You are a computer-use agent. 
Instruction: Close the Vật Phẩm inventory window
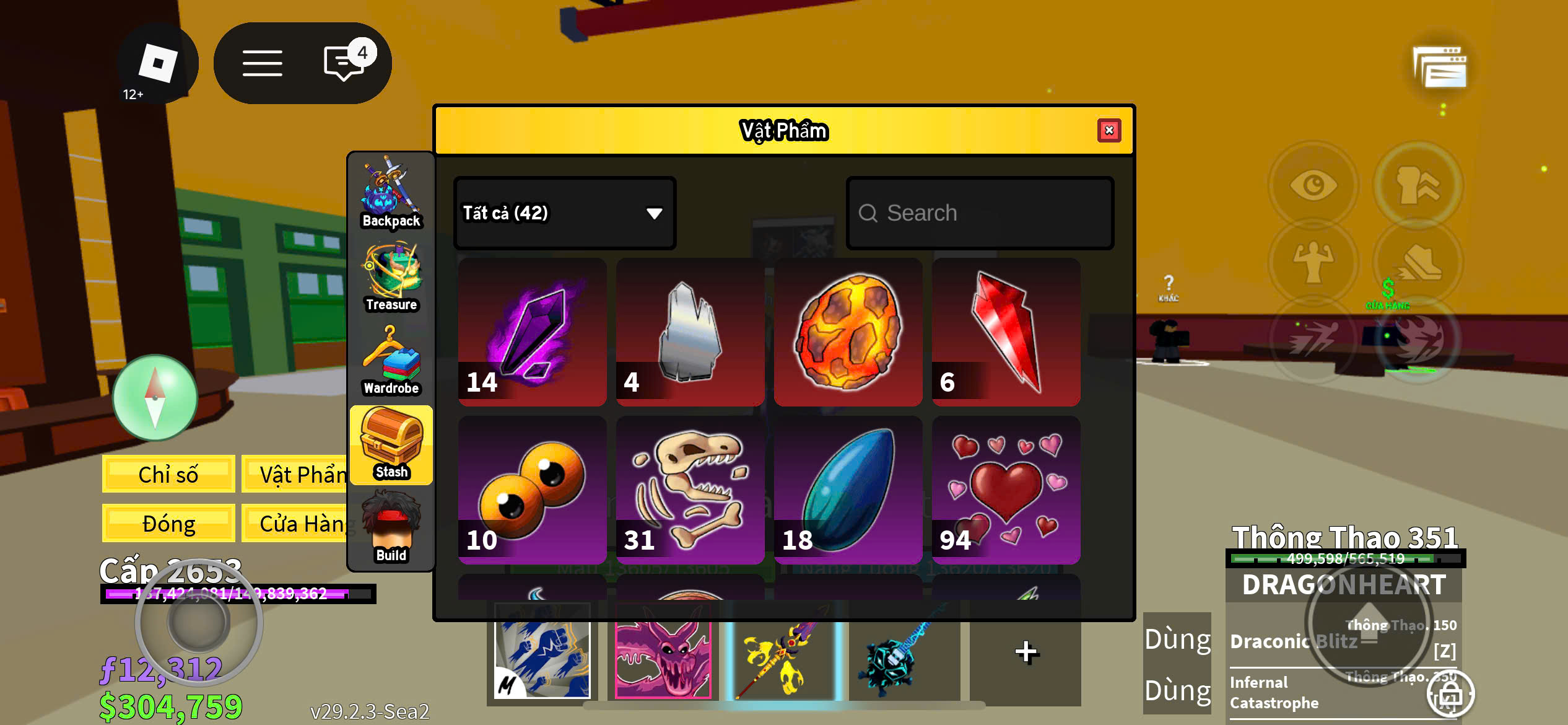[1108, 131]
